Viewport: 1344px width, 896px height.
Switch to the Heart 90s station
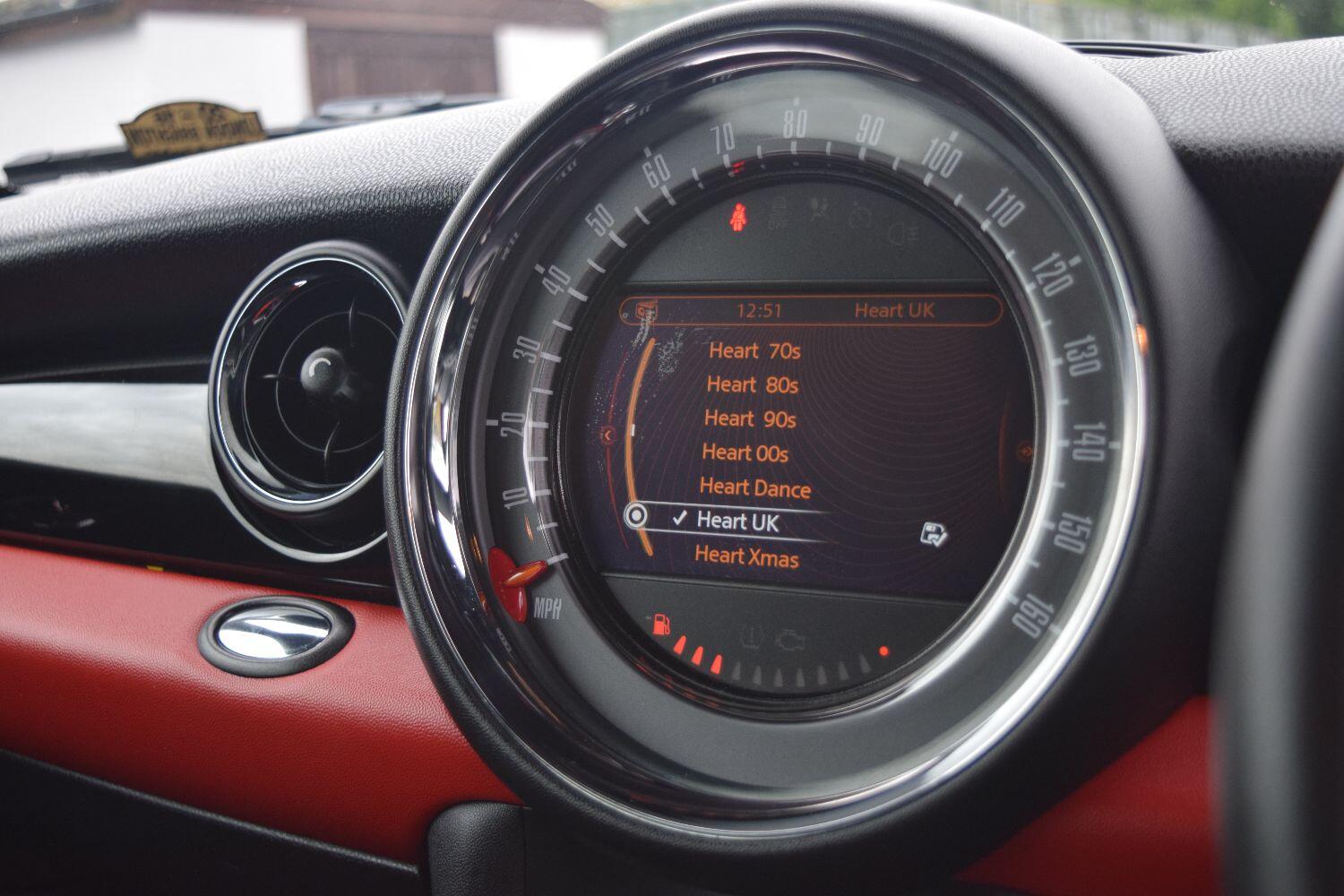click(x=750, y=418)
